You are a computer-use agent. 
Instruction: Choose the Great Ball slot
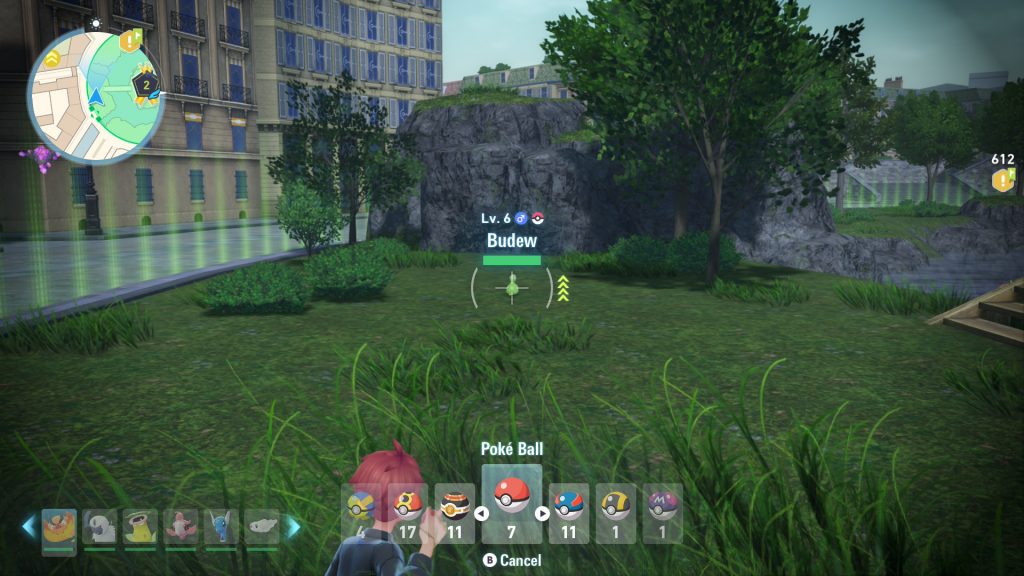coord(569,507)
